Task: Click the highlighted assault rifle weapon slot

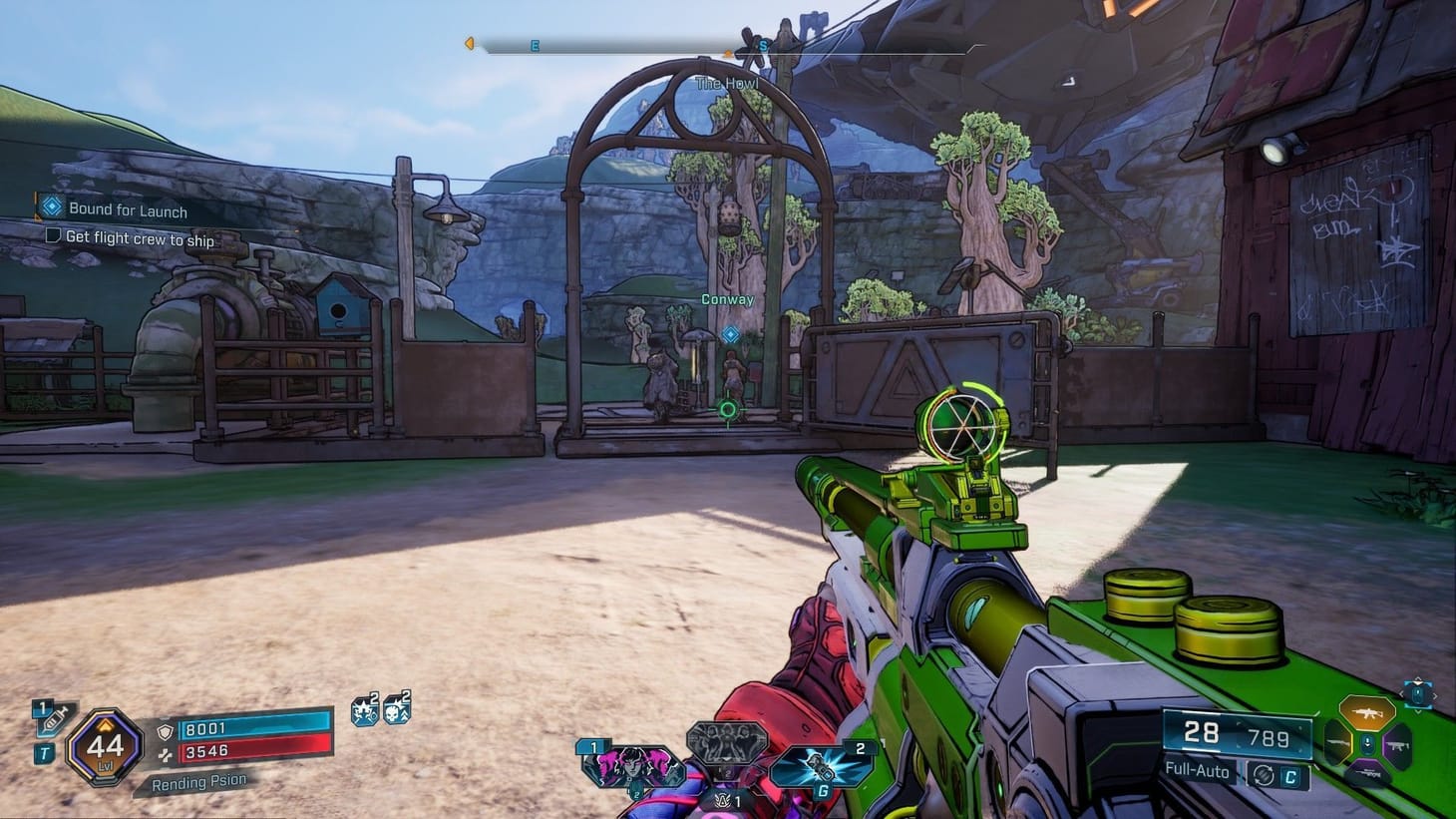Action: [1367, 714]
